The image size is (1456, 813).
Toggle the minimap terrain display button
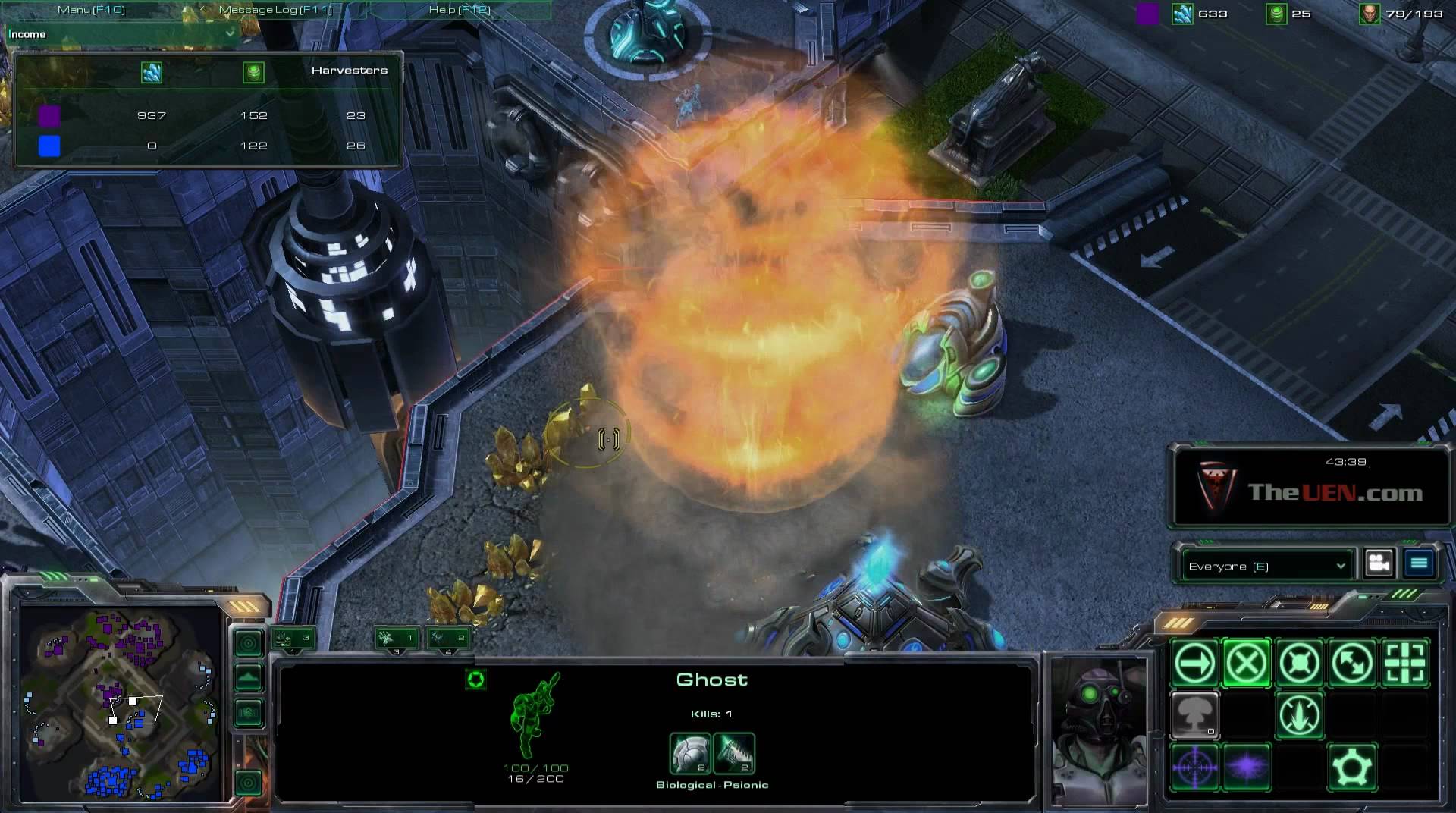(x=249, y=678)
